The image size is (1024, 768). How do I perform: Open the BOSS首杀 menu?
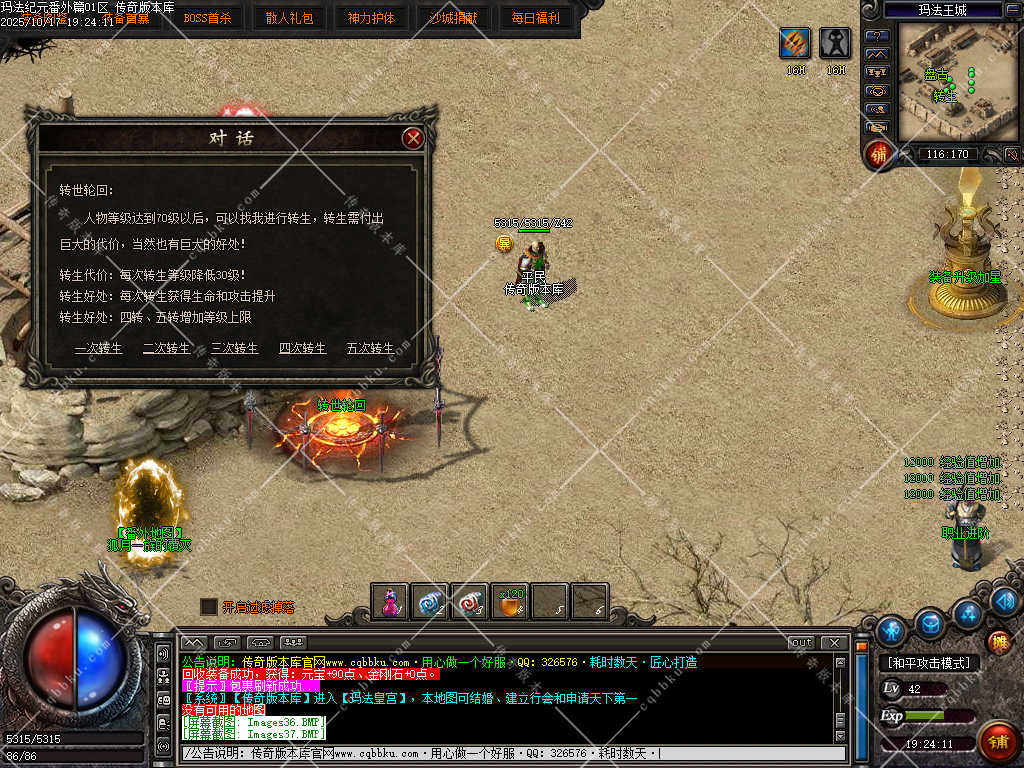206,18
